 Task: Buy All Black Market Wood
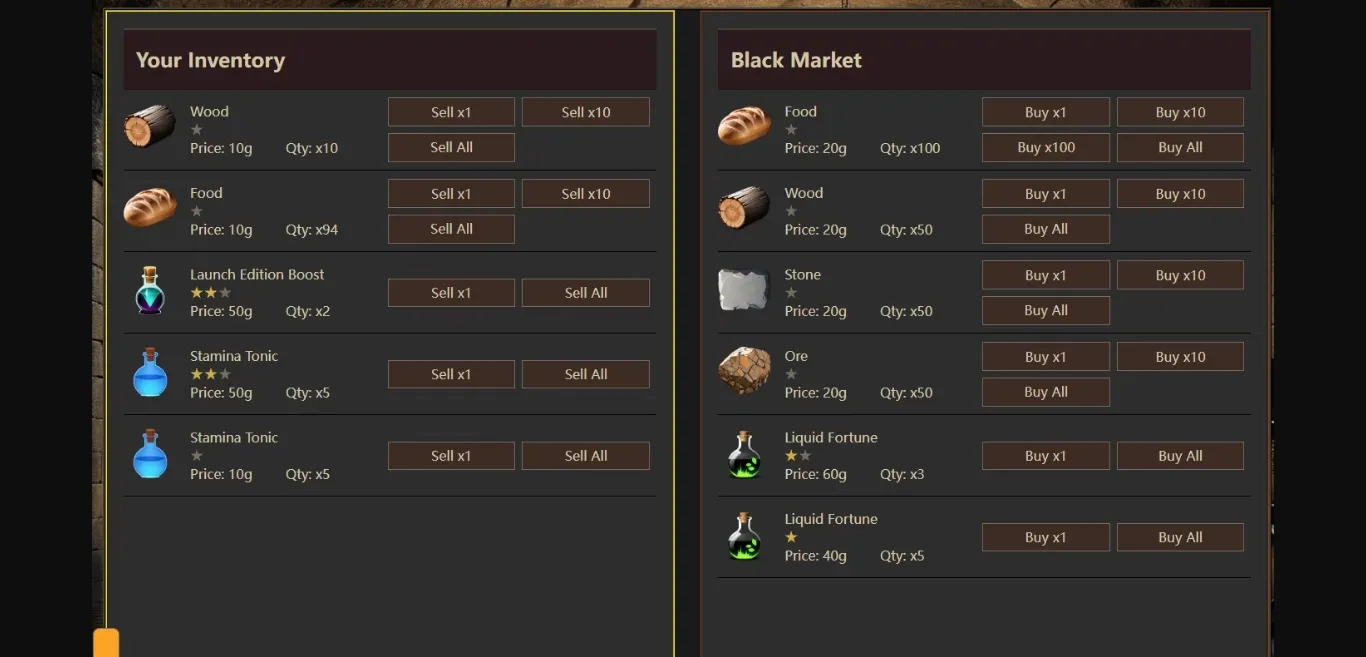pos(1045,229)
